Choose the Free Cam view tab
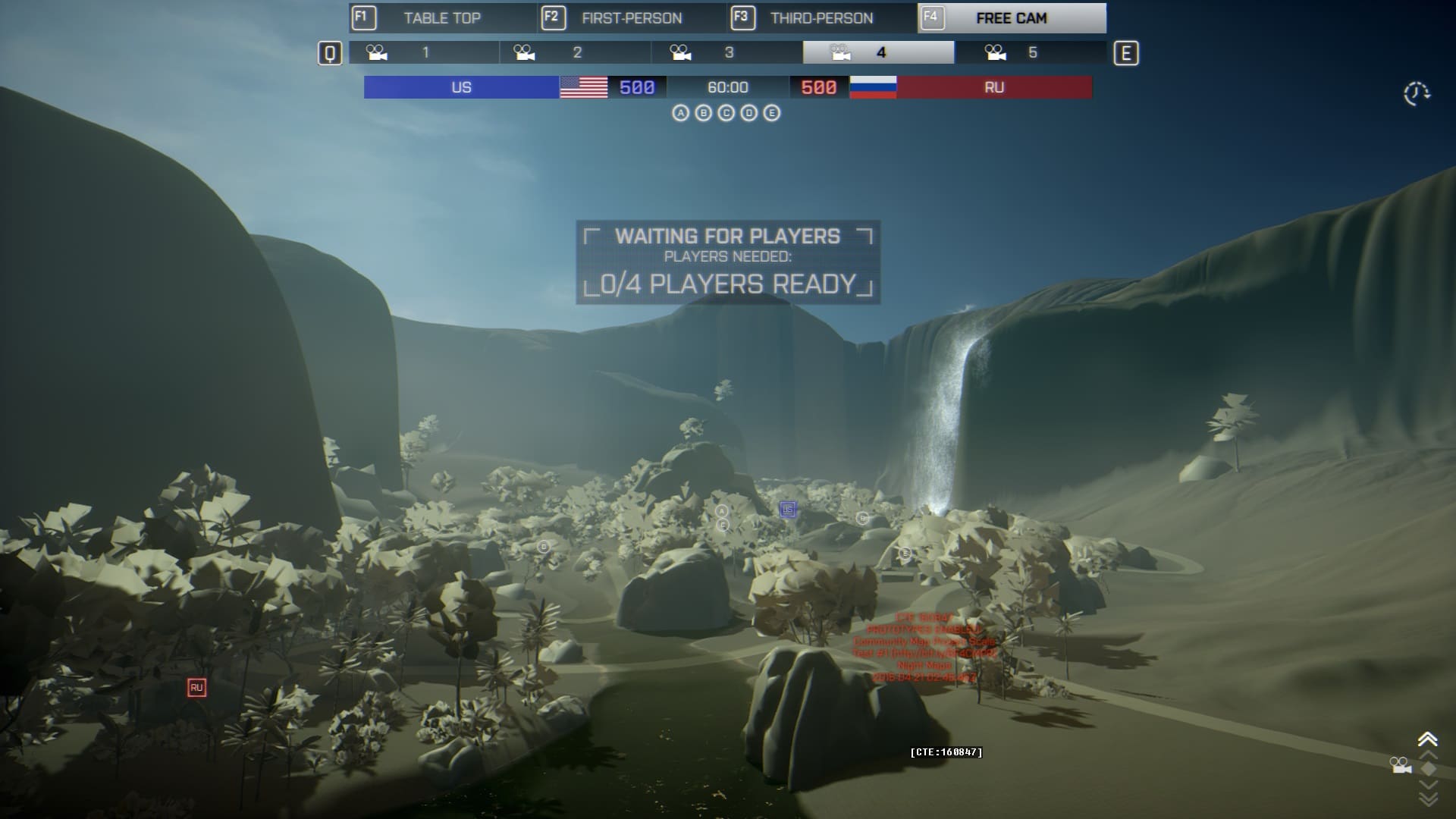The width and height of the screenshot is (1456, 819). click(1011, 18)
